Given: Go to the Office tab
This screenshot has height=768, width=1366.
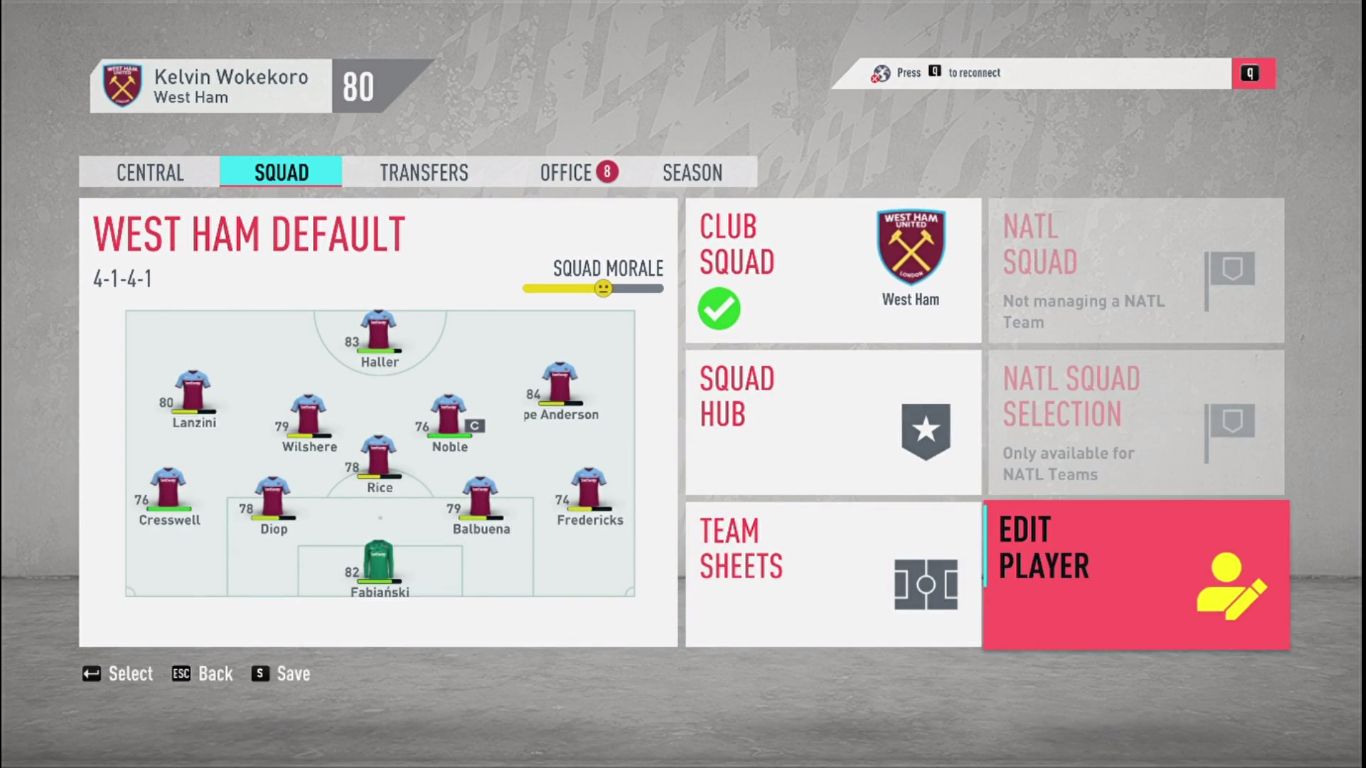Looking at the screenshot, I should 567,172.
